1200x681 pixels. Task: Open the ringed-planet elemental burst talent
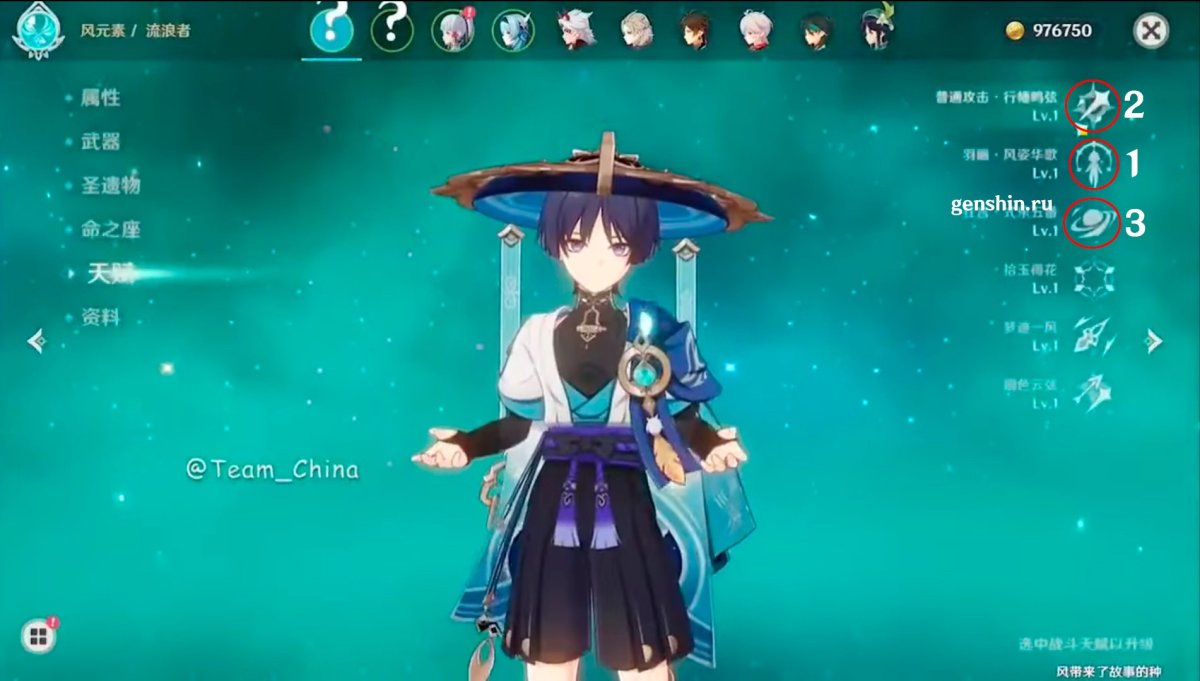[x=1092, y=222]
